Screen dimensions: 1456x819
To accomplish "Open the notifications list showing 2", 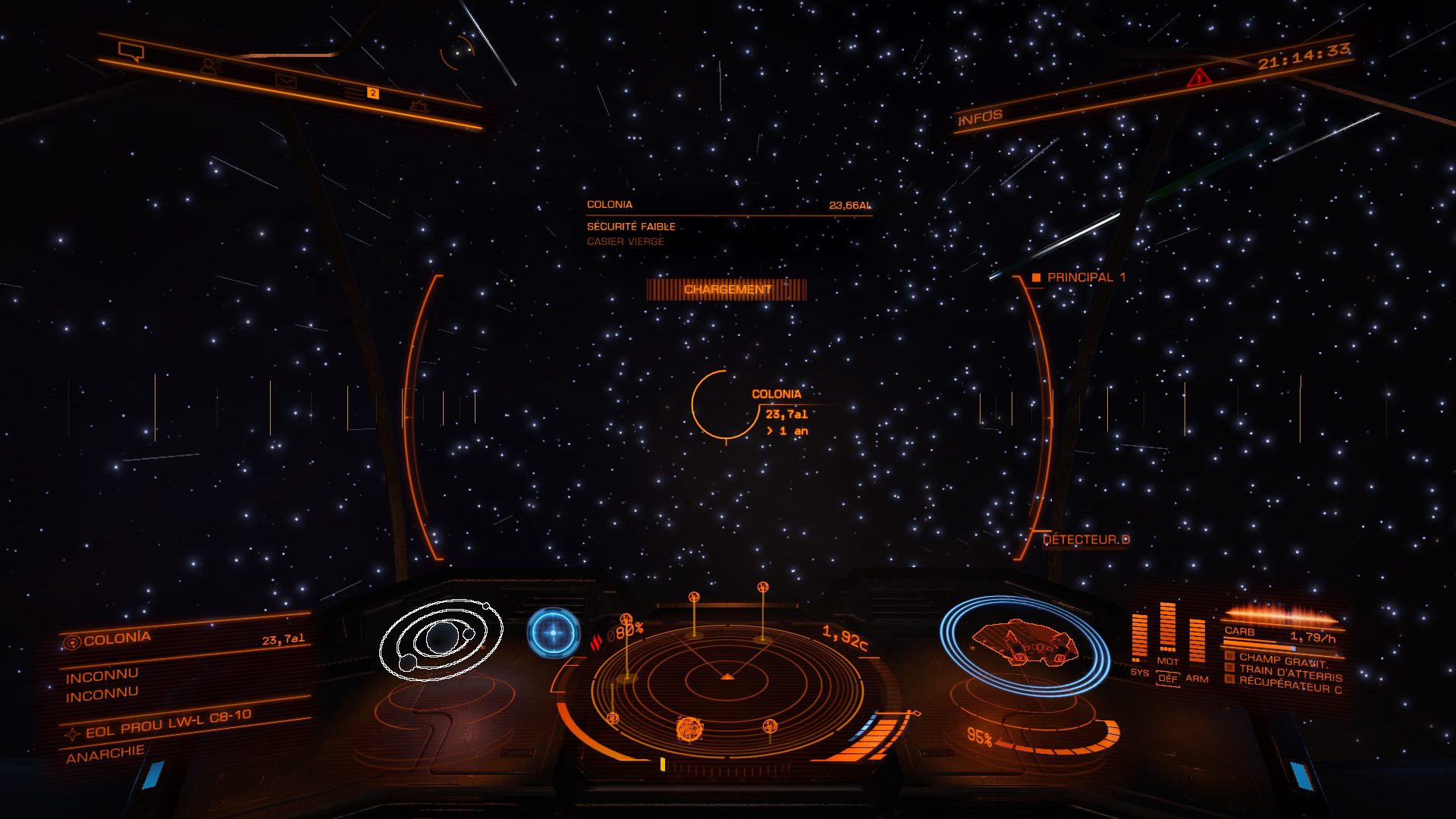I will tap(362, 93).
